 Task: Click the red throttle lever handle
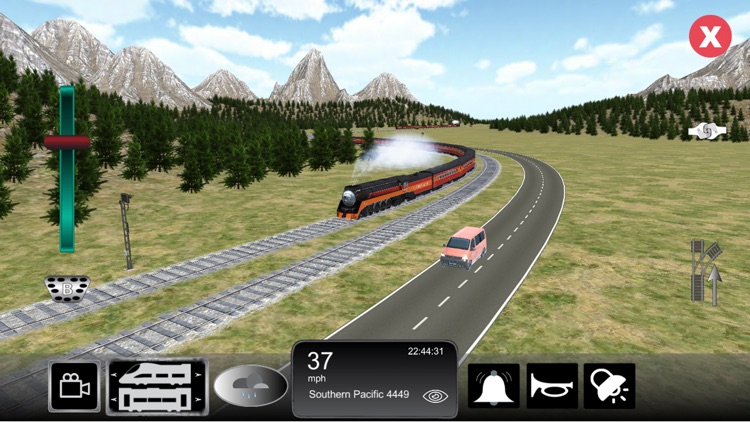67,142
